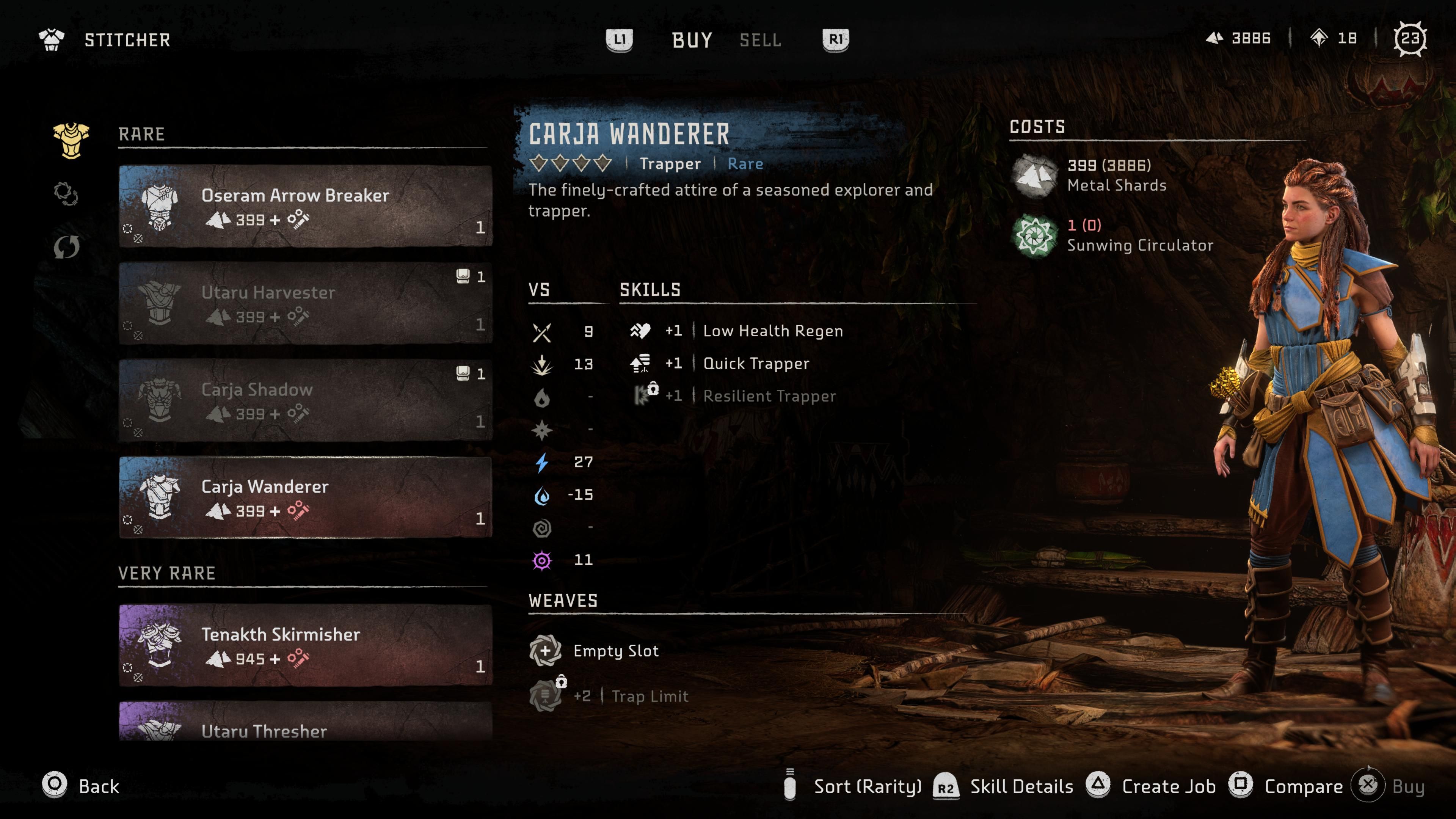
Task: Buy the selected Carja Wanderer outfit
Action: click(x=1388, y=786)
